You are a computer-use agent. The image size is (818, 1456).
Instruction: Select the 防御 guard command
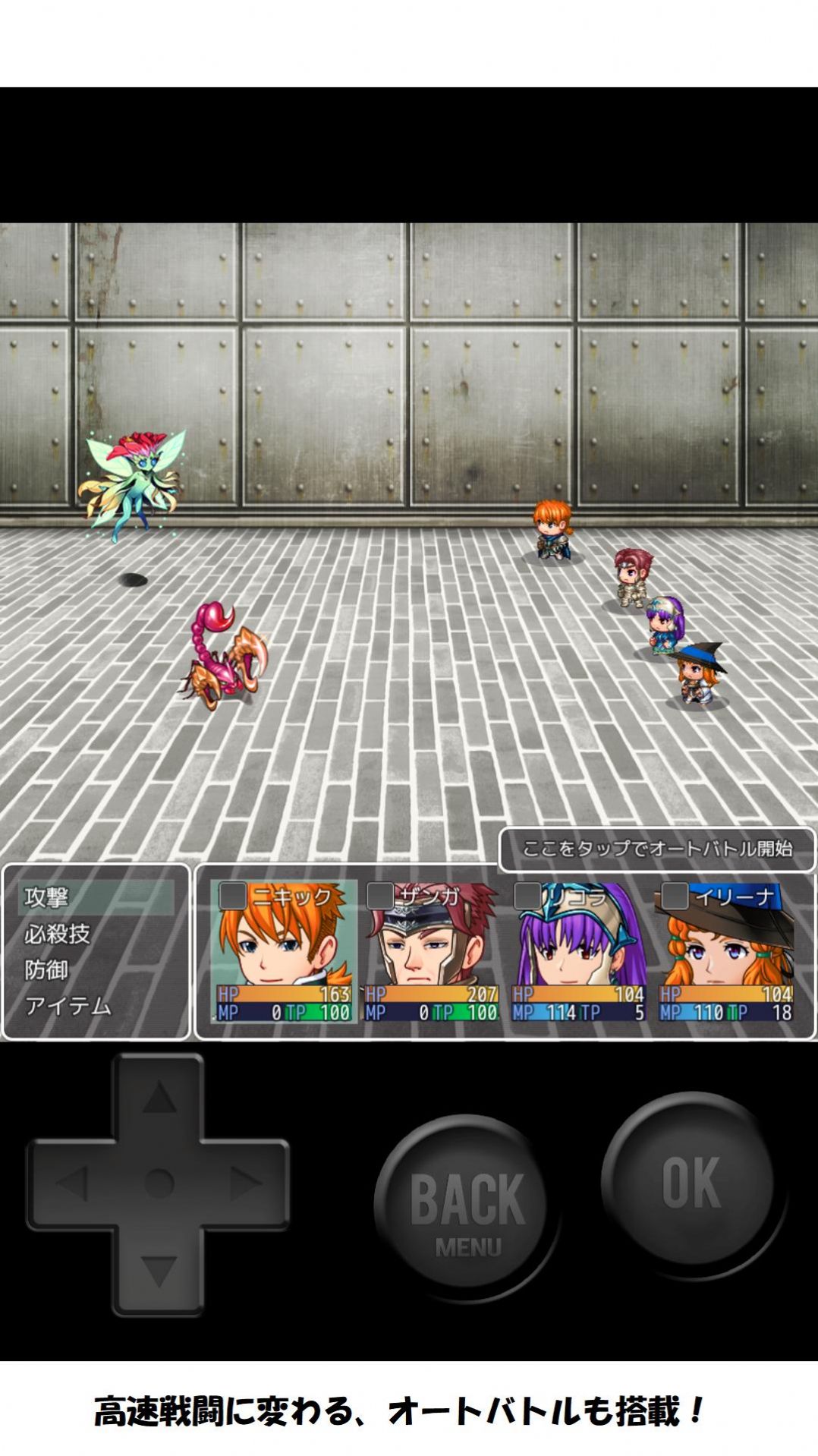(x=47, y=970)
